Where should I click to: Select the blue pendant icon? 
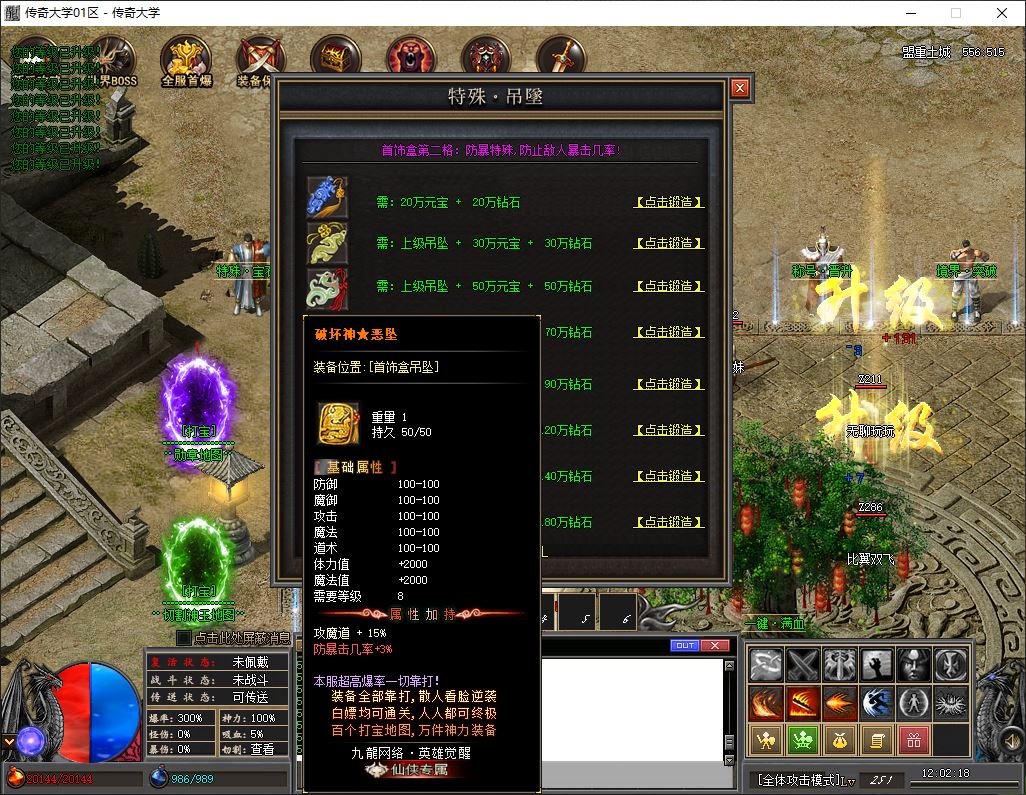327,197
